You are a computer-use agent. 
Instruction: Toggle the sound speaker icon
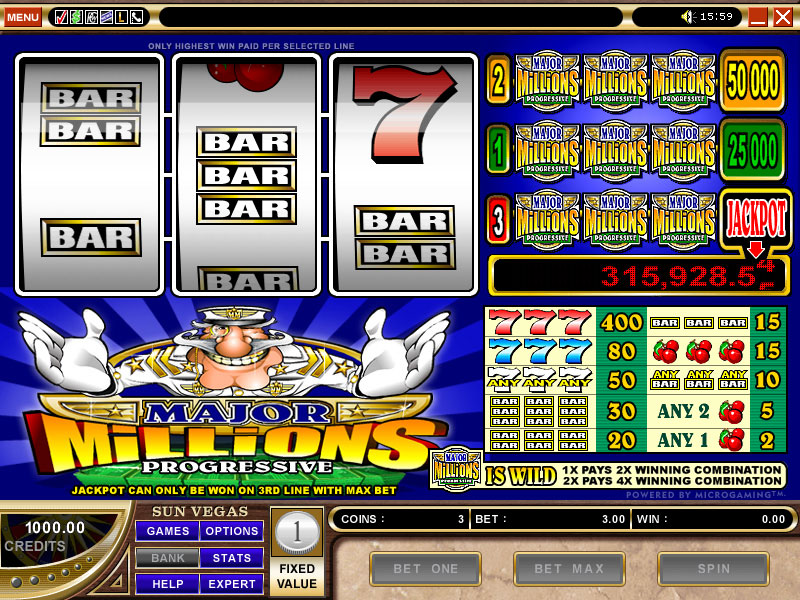[688, 17]
